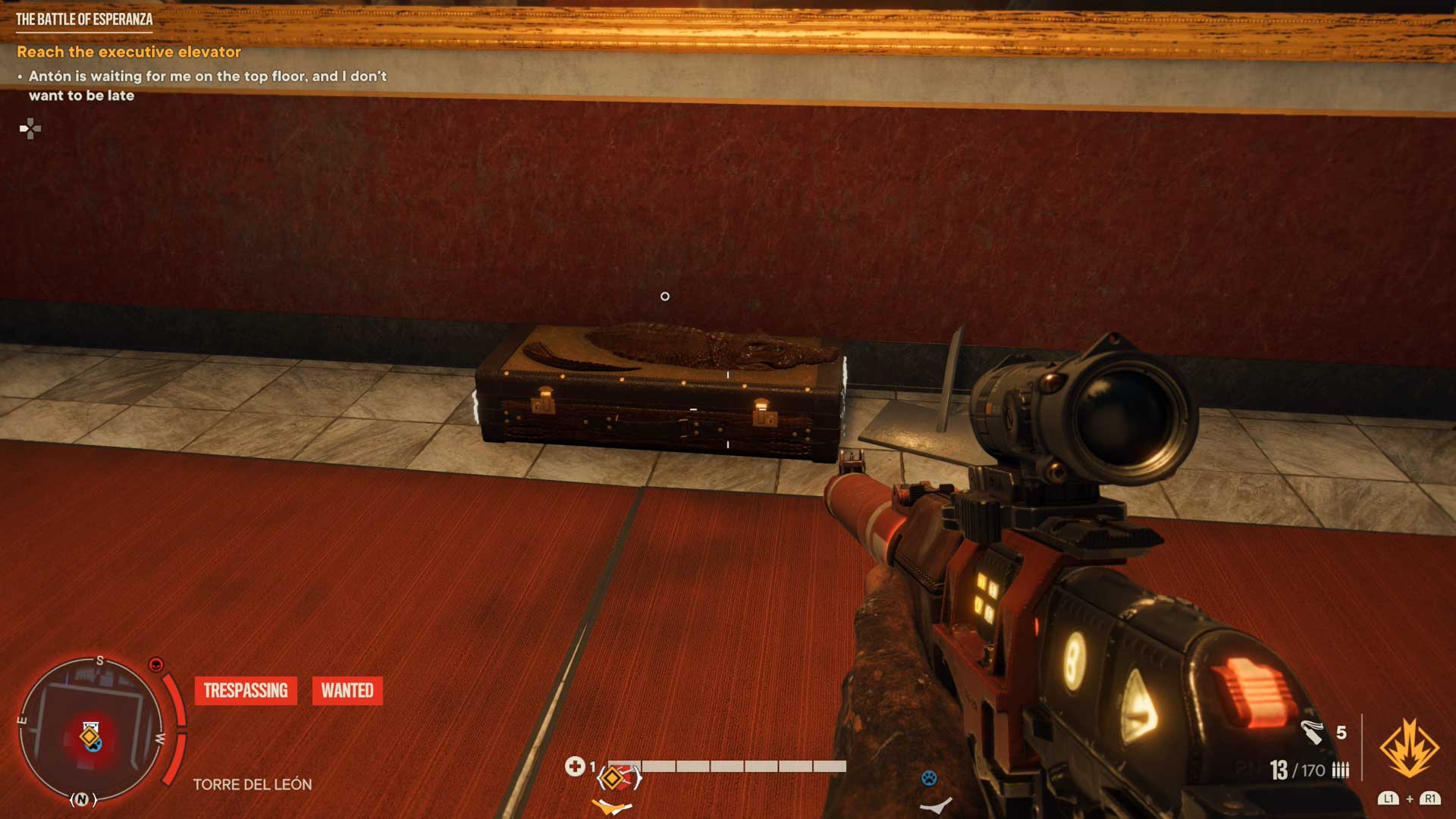Click the north indicator on the minimap
Image resolution: width=1456 pixels, height=819 pixels.
point(83,799)
